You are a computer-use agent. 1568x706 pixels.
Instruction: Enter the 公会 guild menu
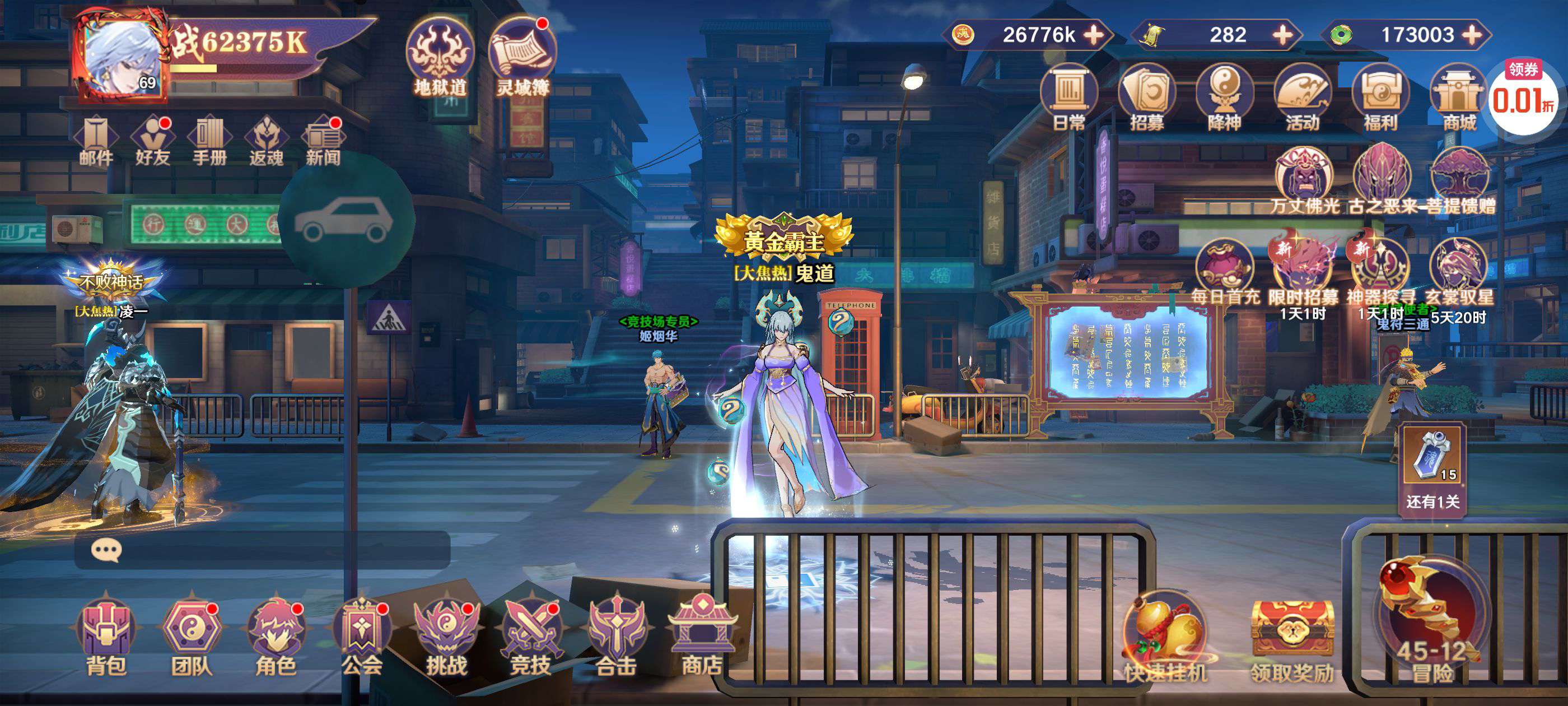(x=362, y=637)
